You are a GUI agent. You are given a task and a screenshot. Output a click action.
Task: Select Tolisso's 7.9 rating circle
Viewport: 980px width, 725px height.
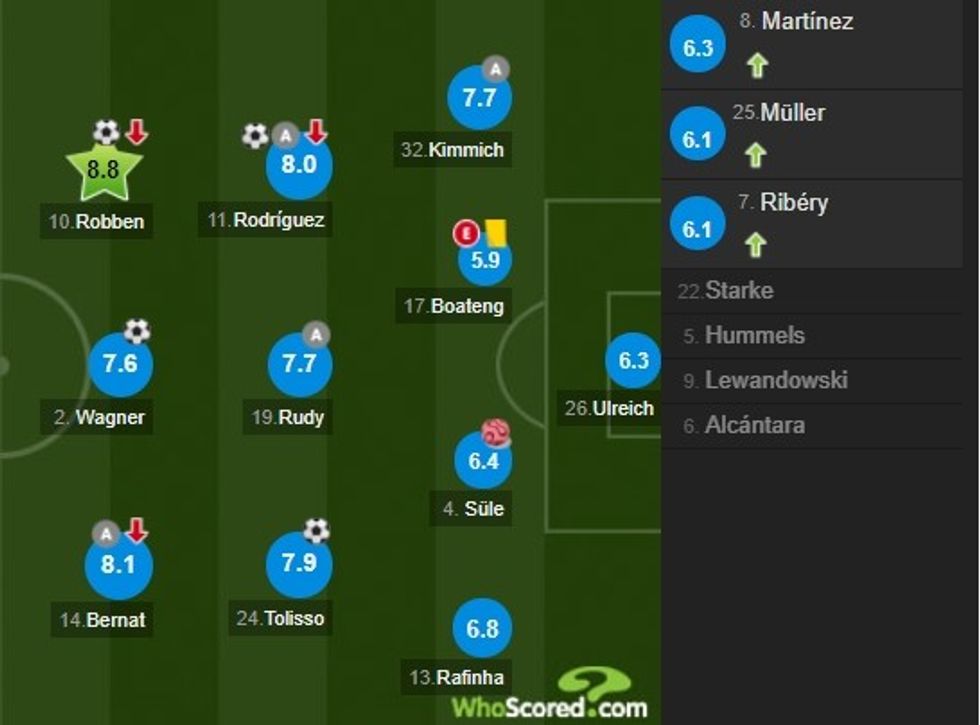coord(299,563)
